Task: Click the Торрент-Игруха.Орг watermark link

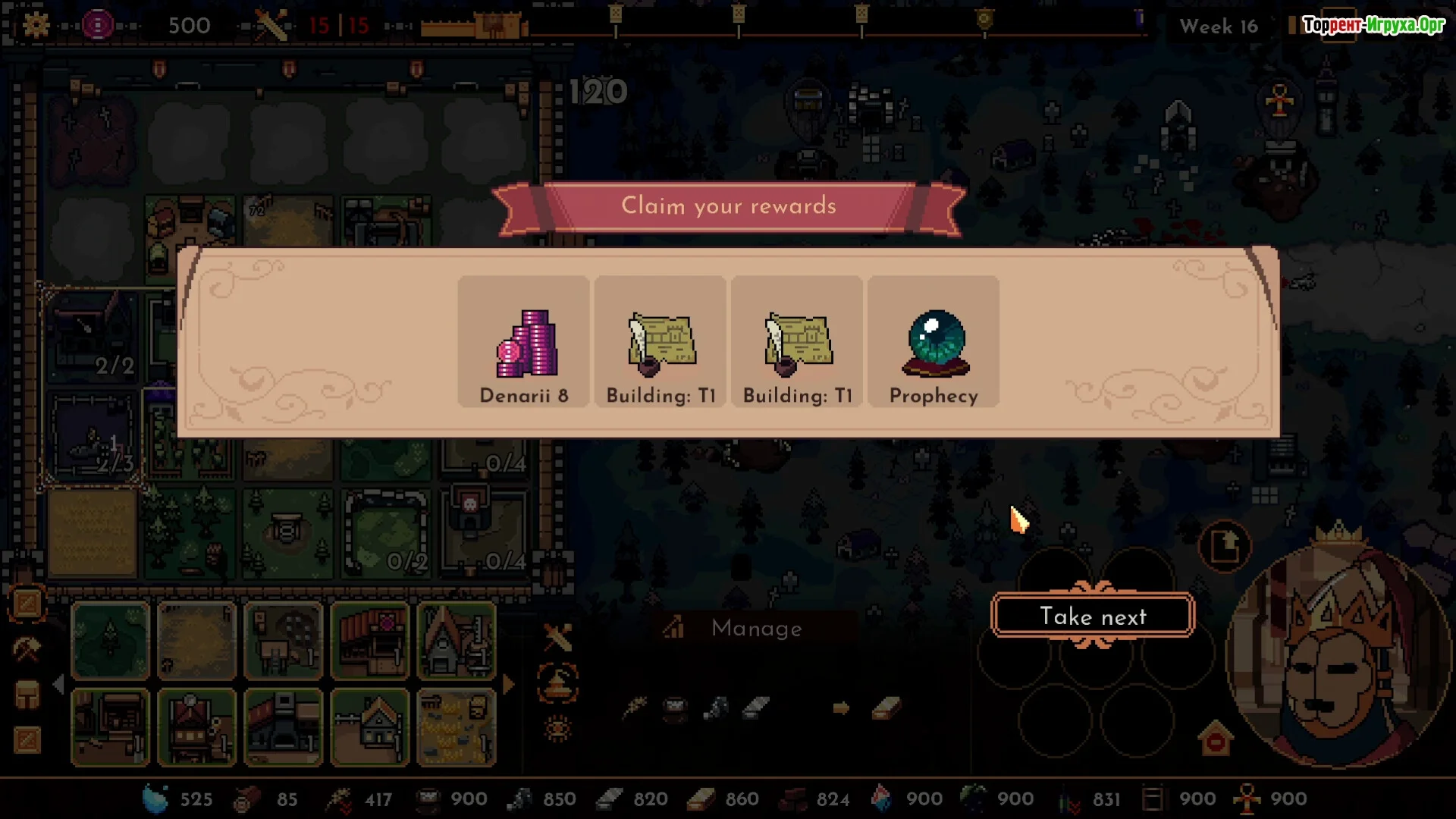Action: pos(1373,25)
